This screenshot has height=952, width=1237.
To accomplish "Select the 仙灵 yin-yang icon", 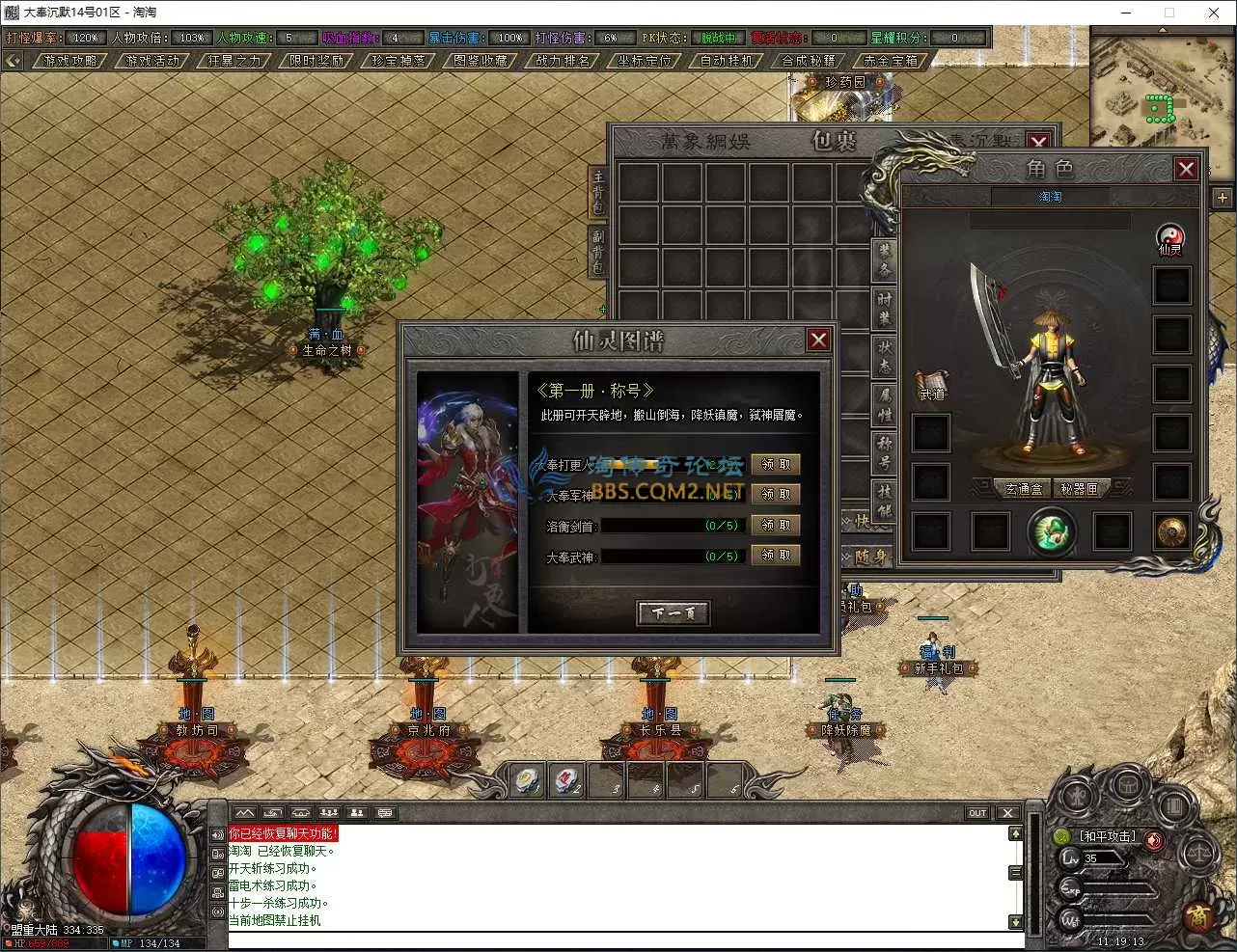I will click(1170, 237).
